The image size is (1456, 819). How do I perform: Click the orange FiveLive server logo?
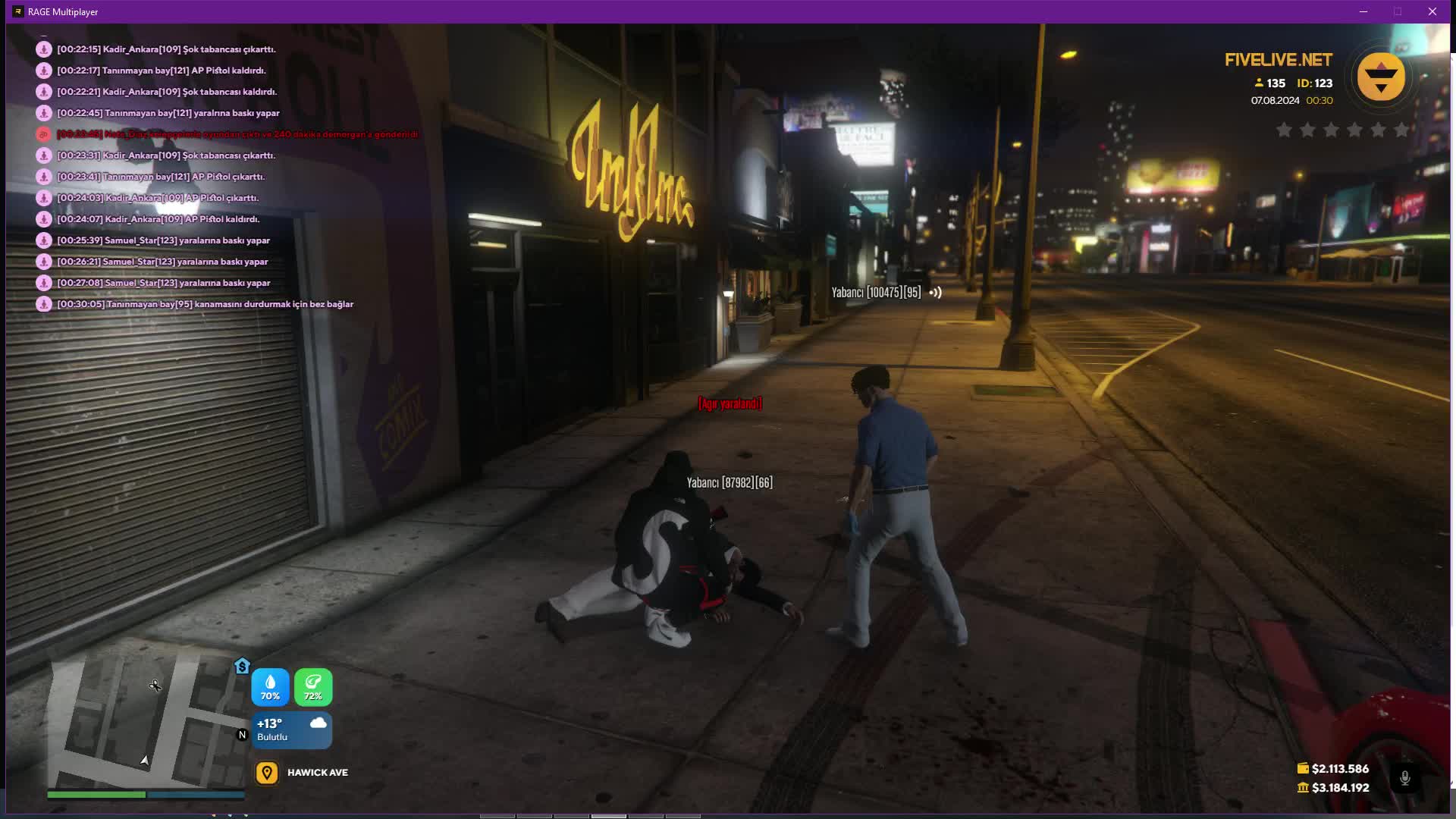point(1380,77)
